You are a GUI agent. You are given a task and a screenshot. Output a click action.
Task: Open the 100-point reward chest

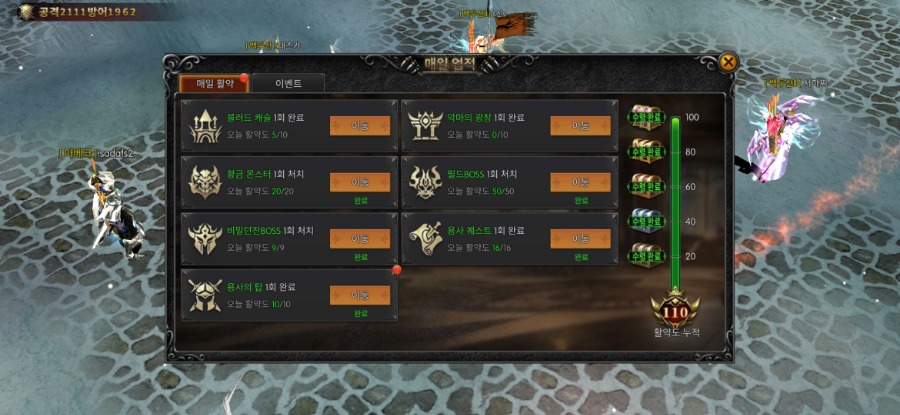click(644, 117)
